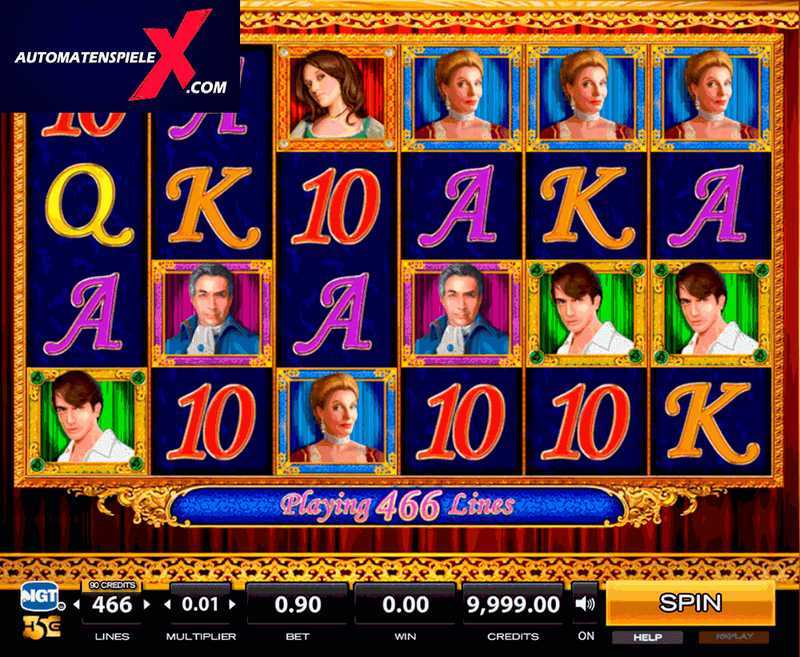The width and height of the screenshot is (800, 657).
Task: Lower the bet multiplier
Action: click(167, 605)
